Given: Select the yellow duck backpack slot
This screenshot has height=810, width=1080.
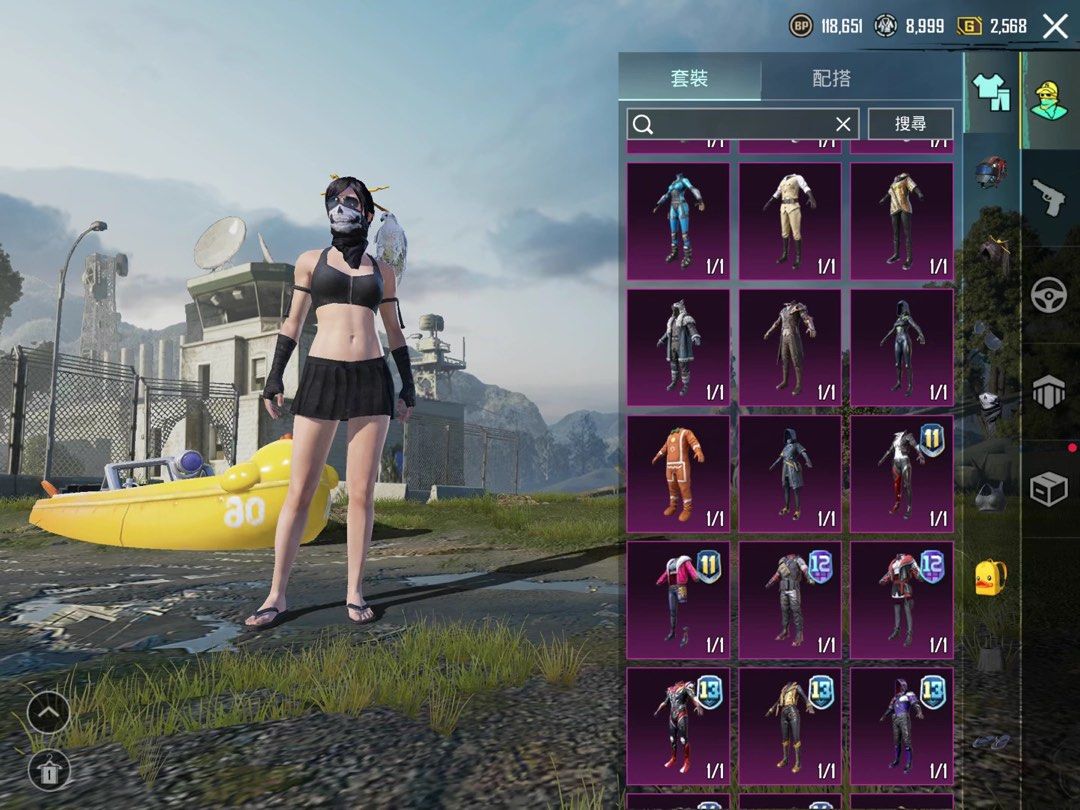Looking at the screenshot, I should (990, 578).
